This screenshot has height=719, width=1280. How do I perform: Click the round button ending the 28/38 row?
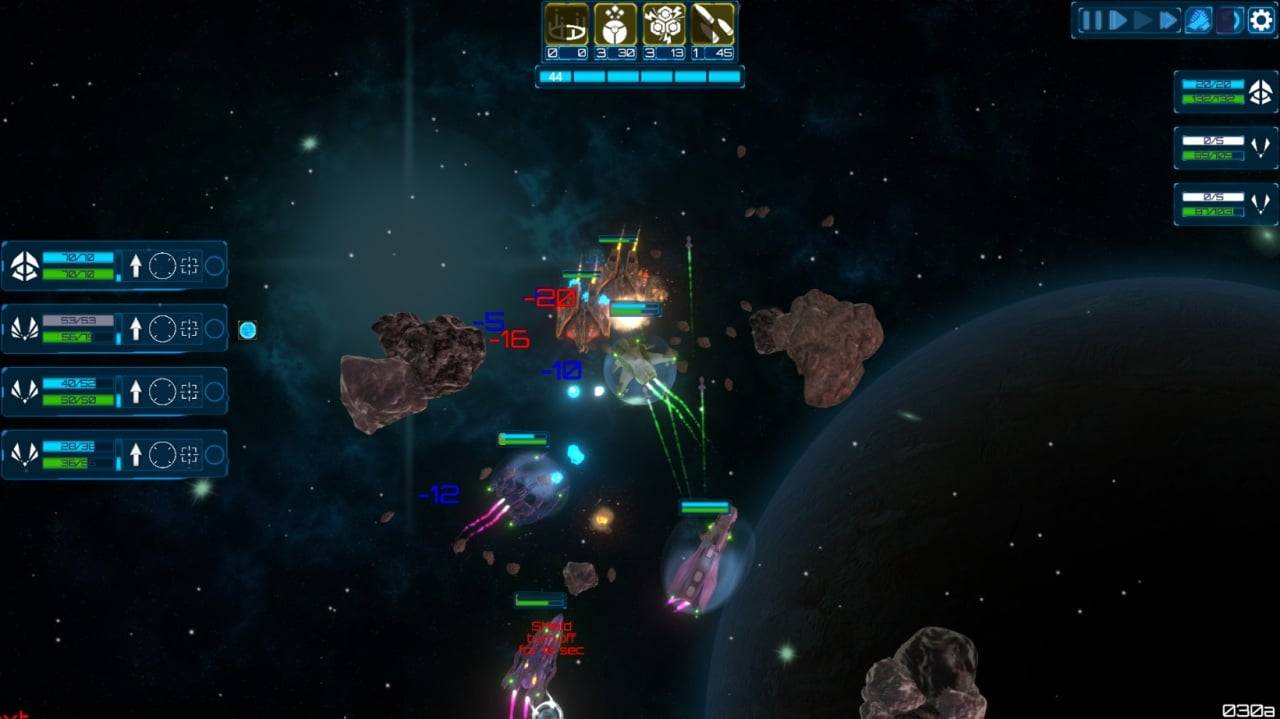tap(214, 455)
